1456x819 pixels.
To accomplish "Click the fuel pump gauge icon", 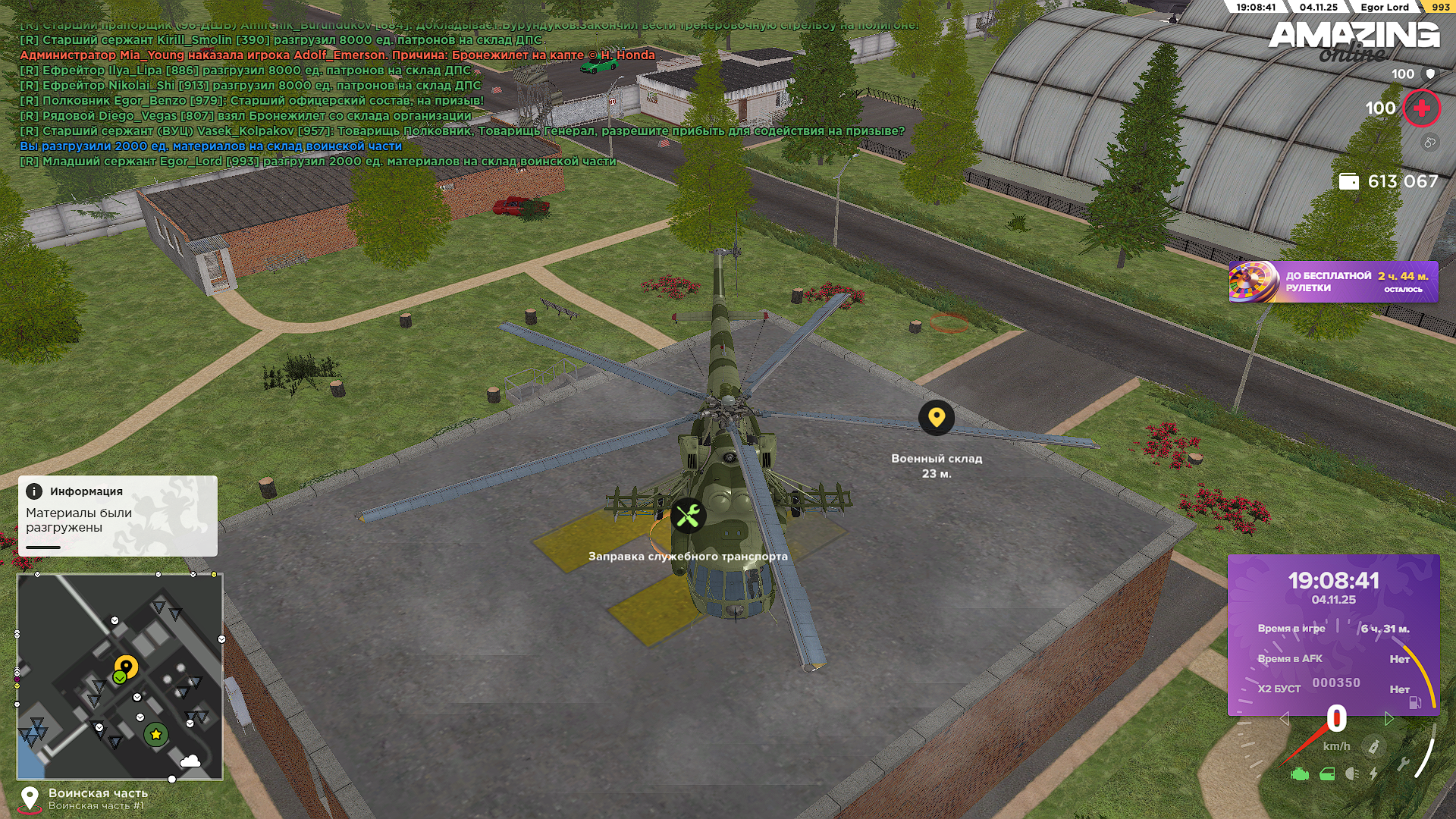I will tap(1415, 702).
